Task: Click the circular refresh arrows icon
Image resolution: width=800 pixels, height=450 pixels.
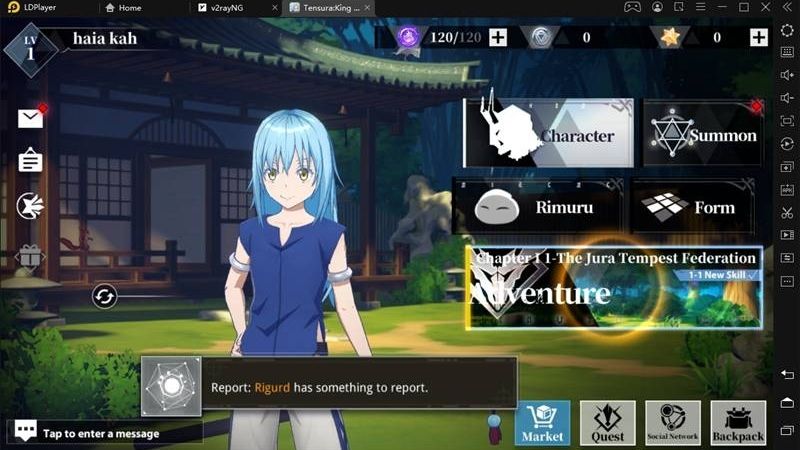Action: point(105,296)
